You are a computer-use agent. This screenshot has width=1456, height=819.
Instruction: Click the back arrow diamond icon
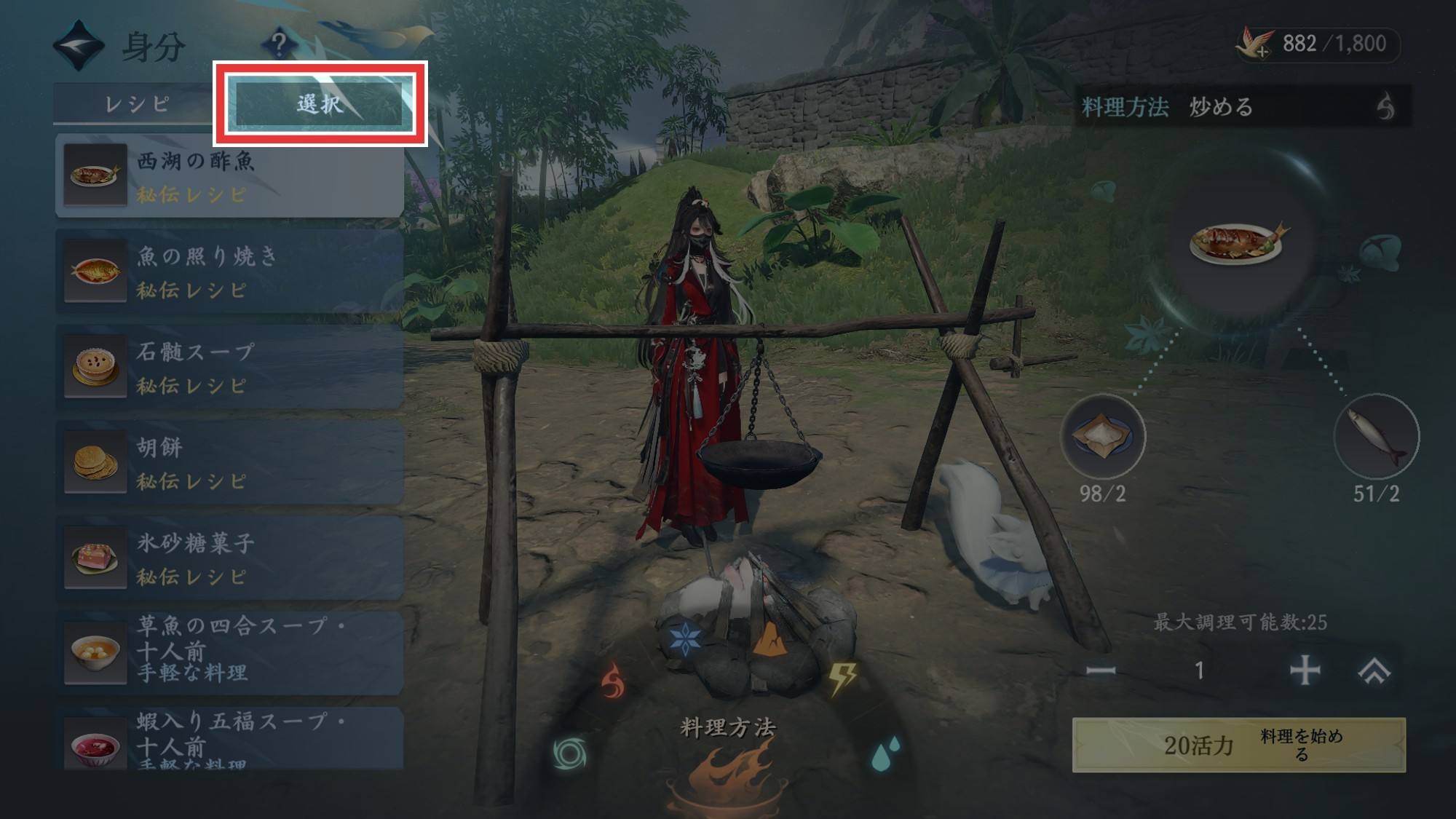point(79,46)
